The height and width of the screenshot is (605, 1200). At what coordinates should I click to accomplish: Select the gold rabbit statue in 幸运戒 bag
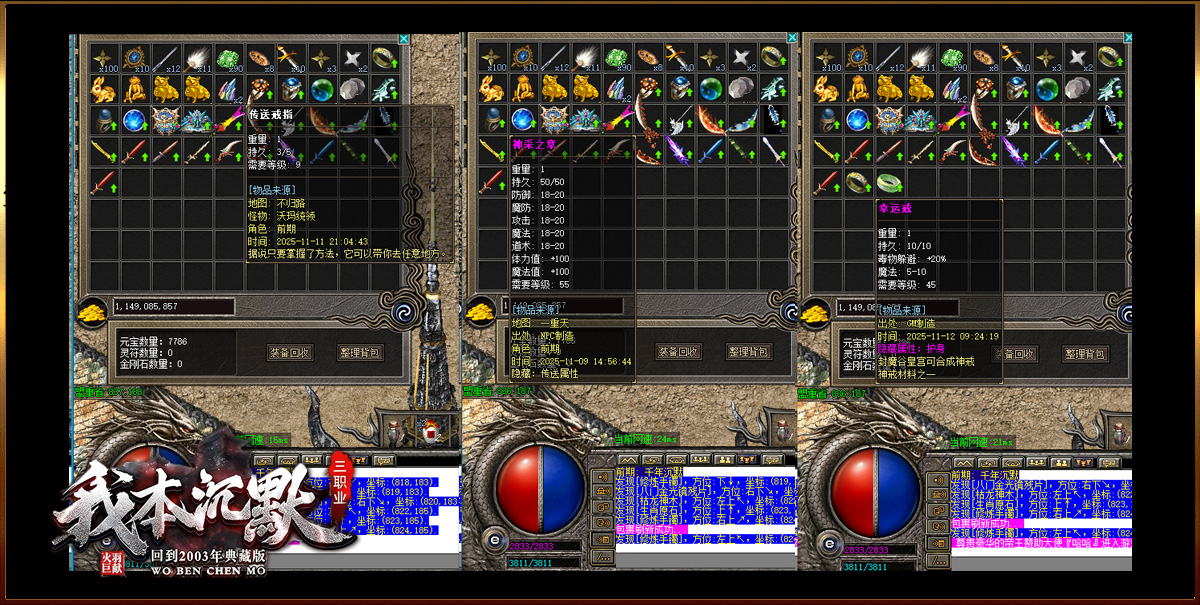tap(827, 89)
